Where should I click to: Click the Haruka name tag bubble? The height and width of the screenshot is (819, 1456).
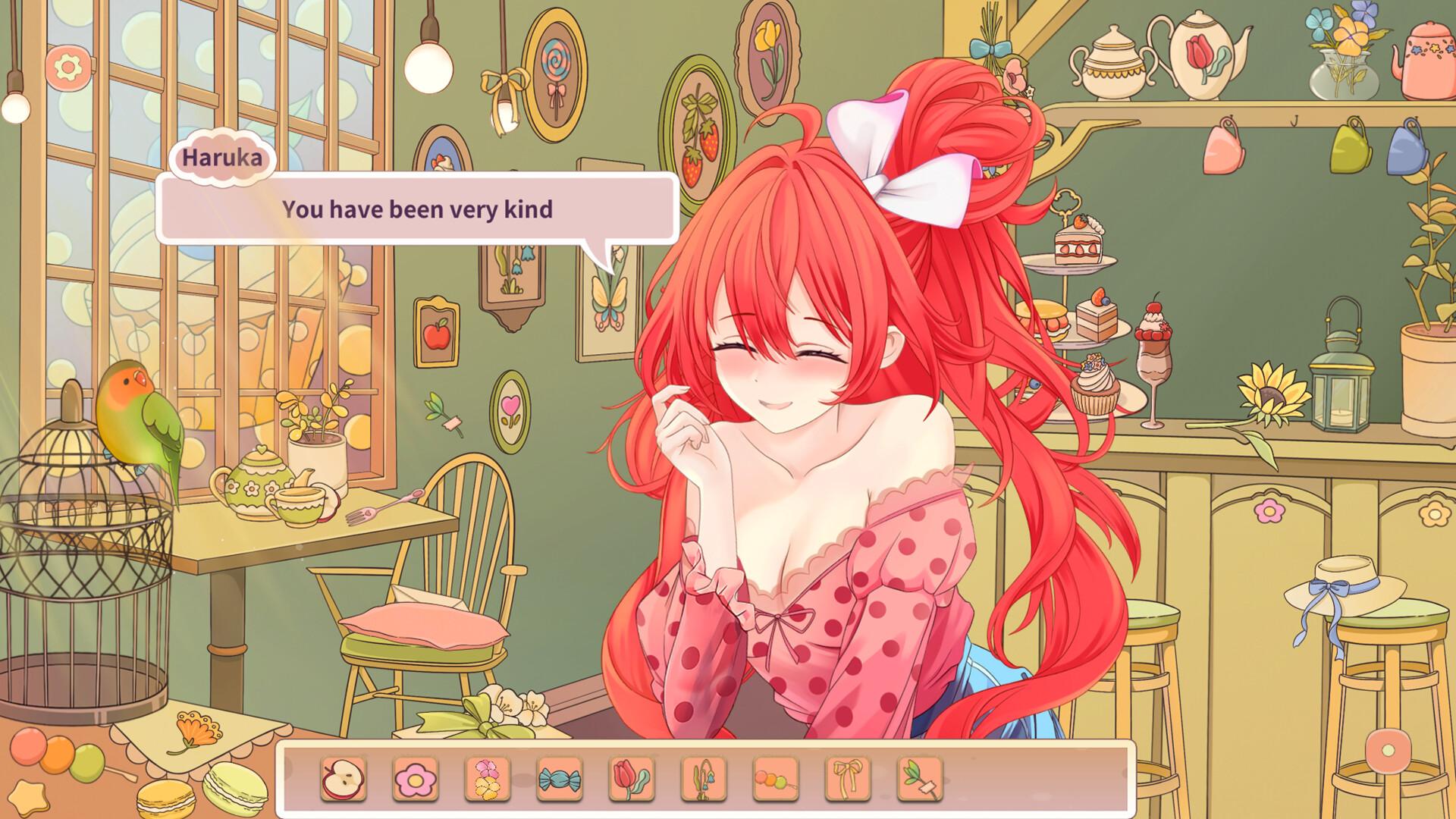point(224,158)
